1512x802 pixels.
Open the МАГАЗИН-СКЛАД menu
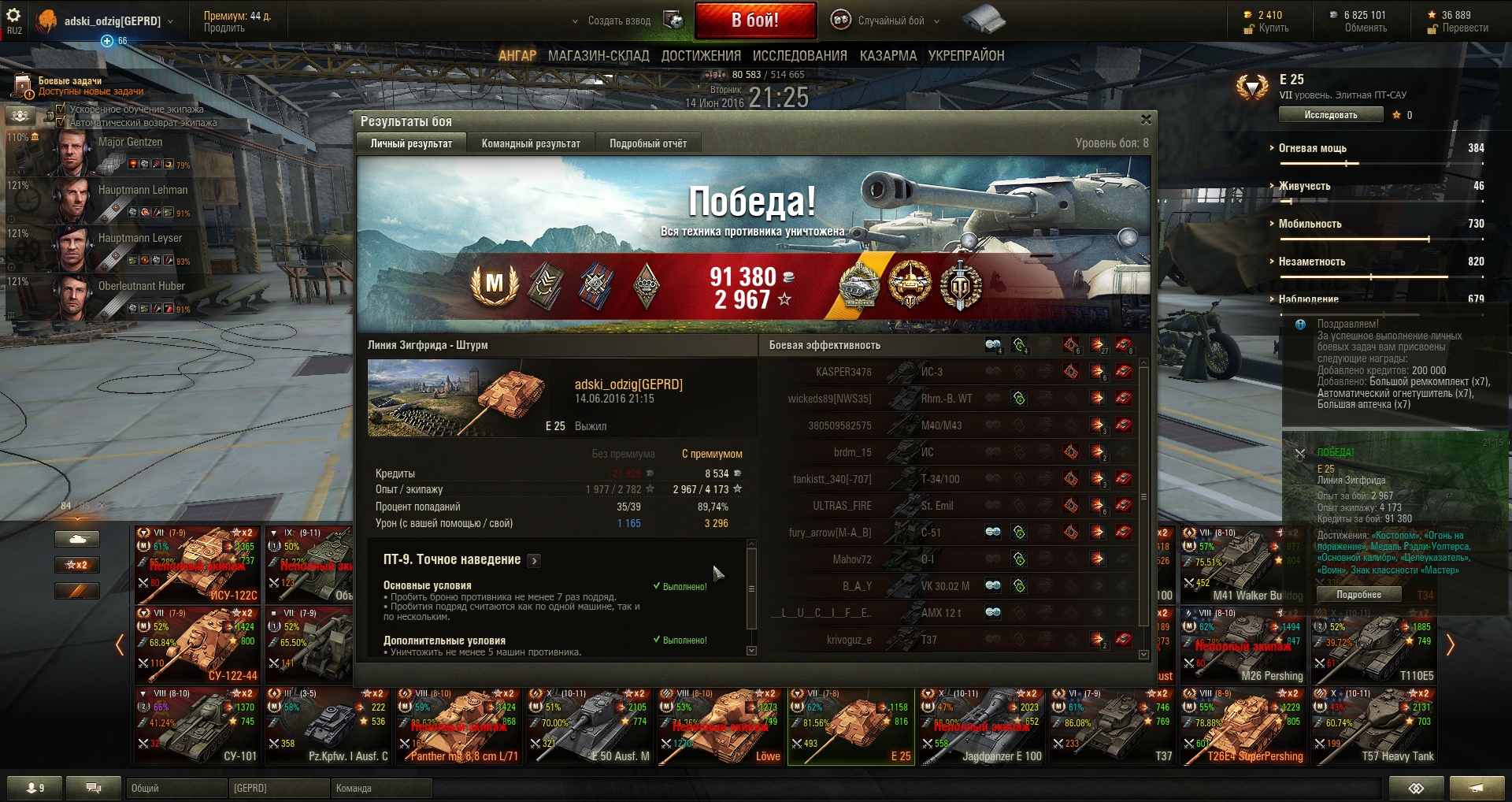pyautogui.click(x=598, y=56)
